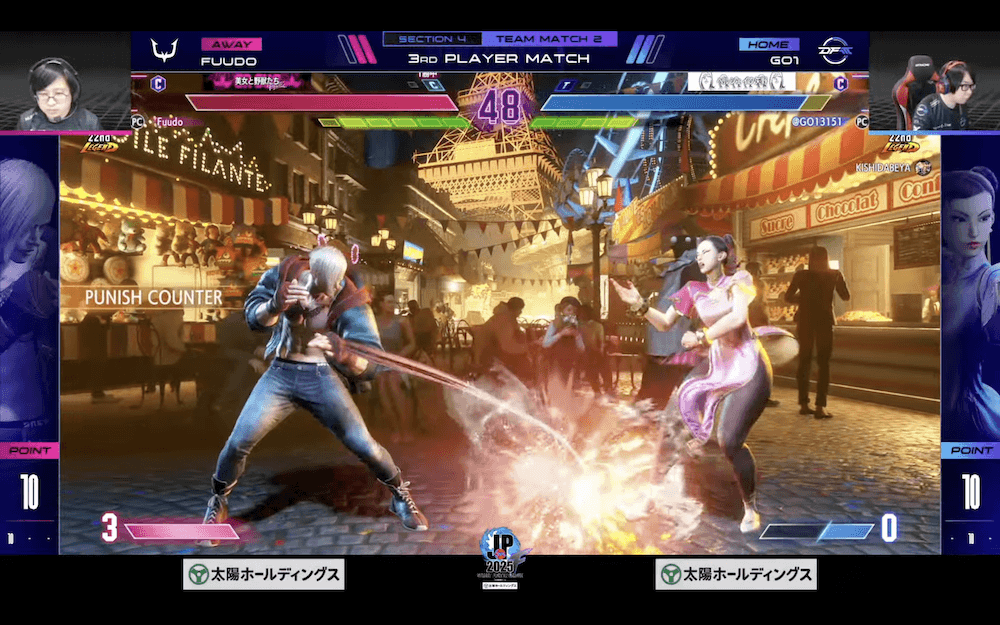Click the AWAY team logo
Image resolution: width=1000 pixels, height=625 pixels.
(163, 51)
